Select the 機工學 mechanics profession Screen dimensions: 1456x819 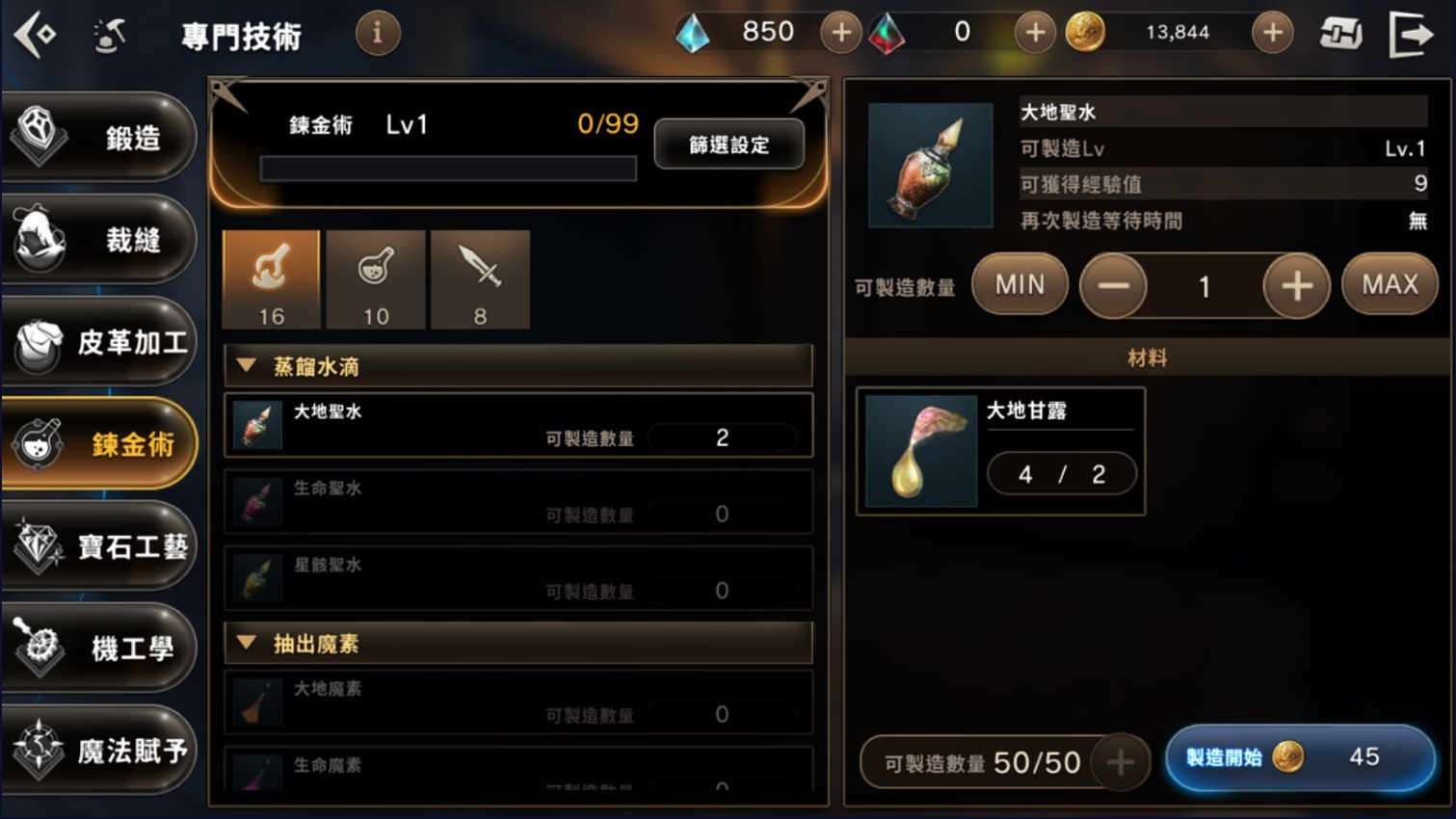coord(99,648)
